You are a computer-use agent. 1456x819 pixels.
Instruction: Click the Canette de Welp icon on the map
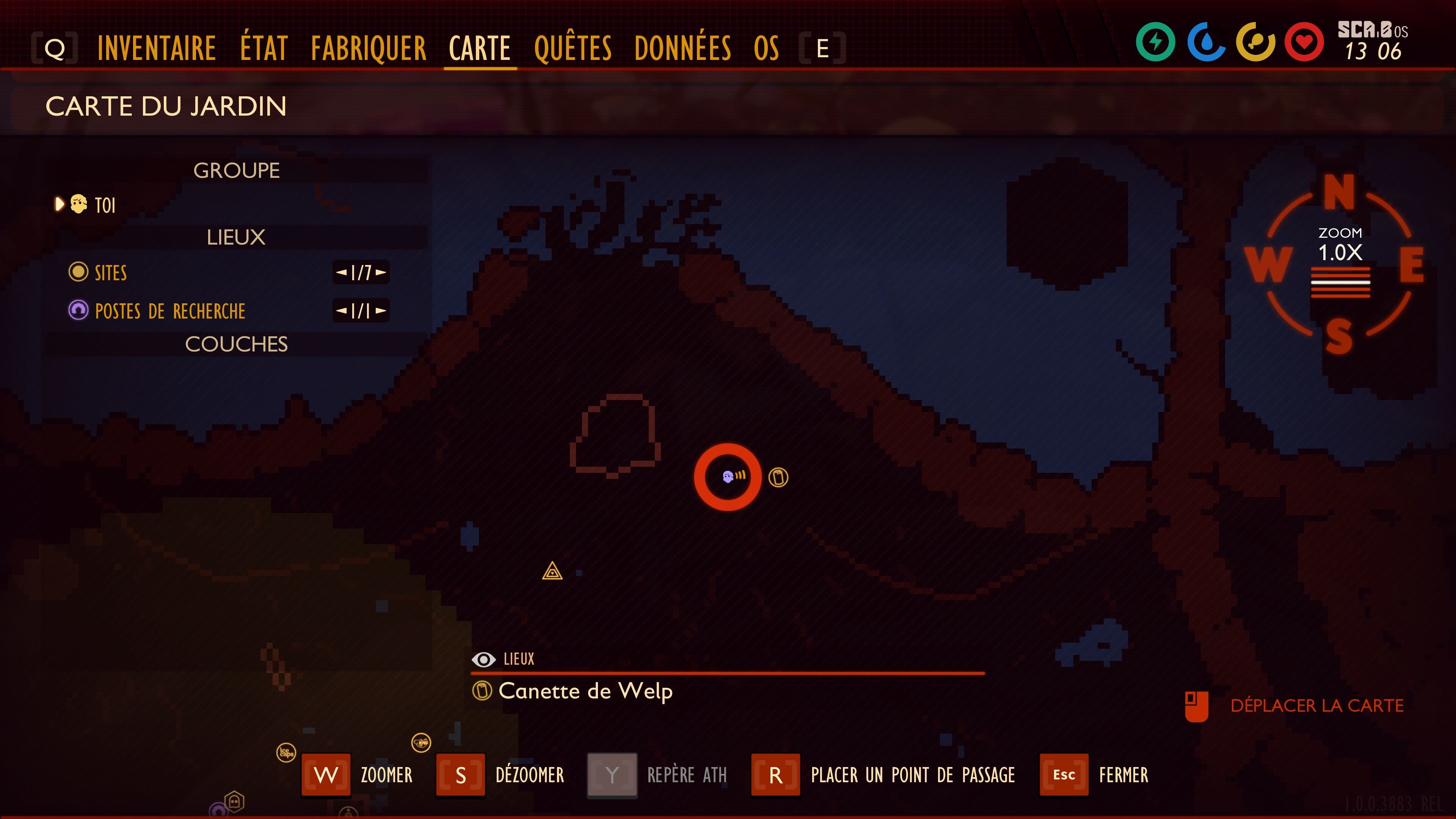[x=778, y=477]
